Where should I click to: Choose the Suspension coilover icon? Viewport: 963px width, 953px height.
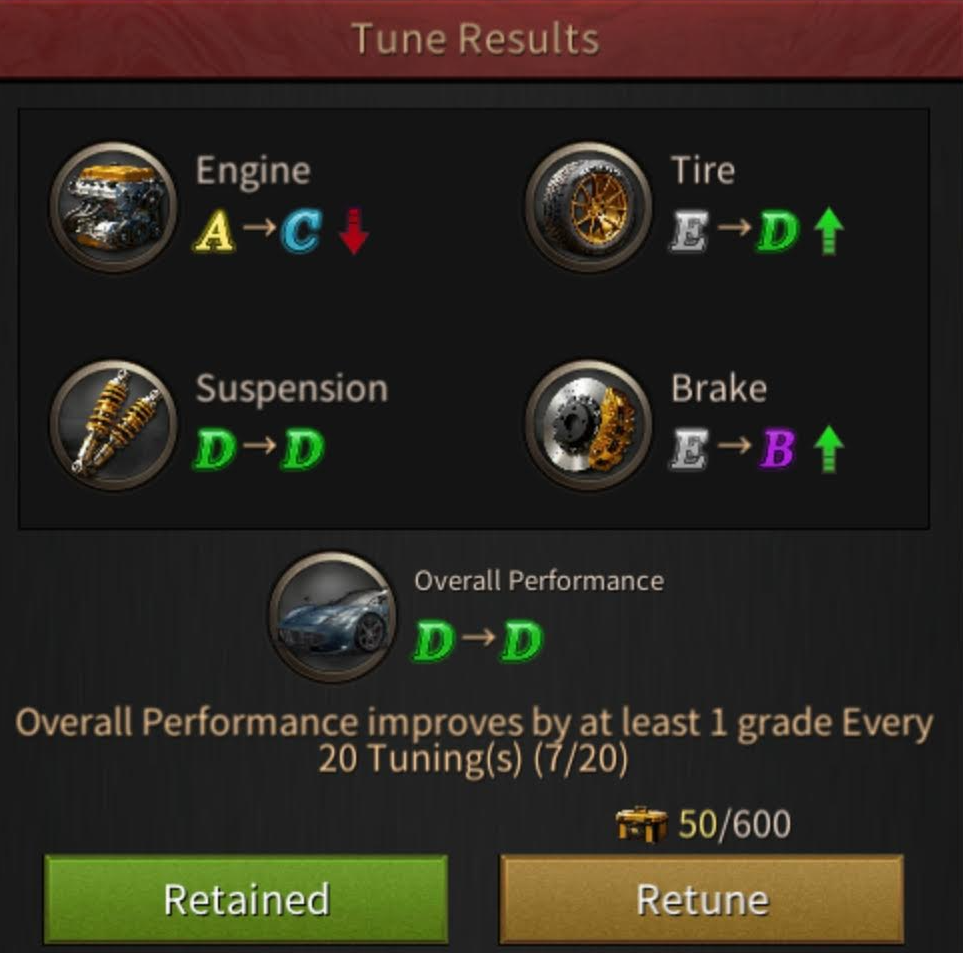112,423
